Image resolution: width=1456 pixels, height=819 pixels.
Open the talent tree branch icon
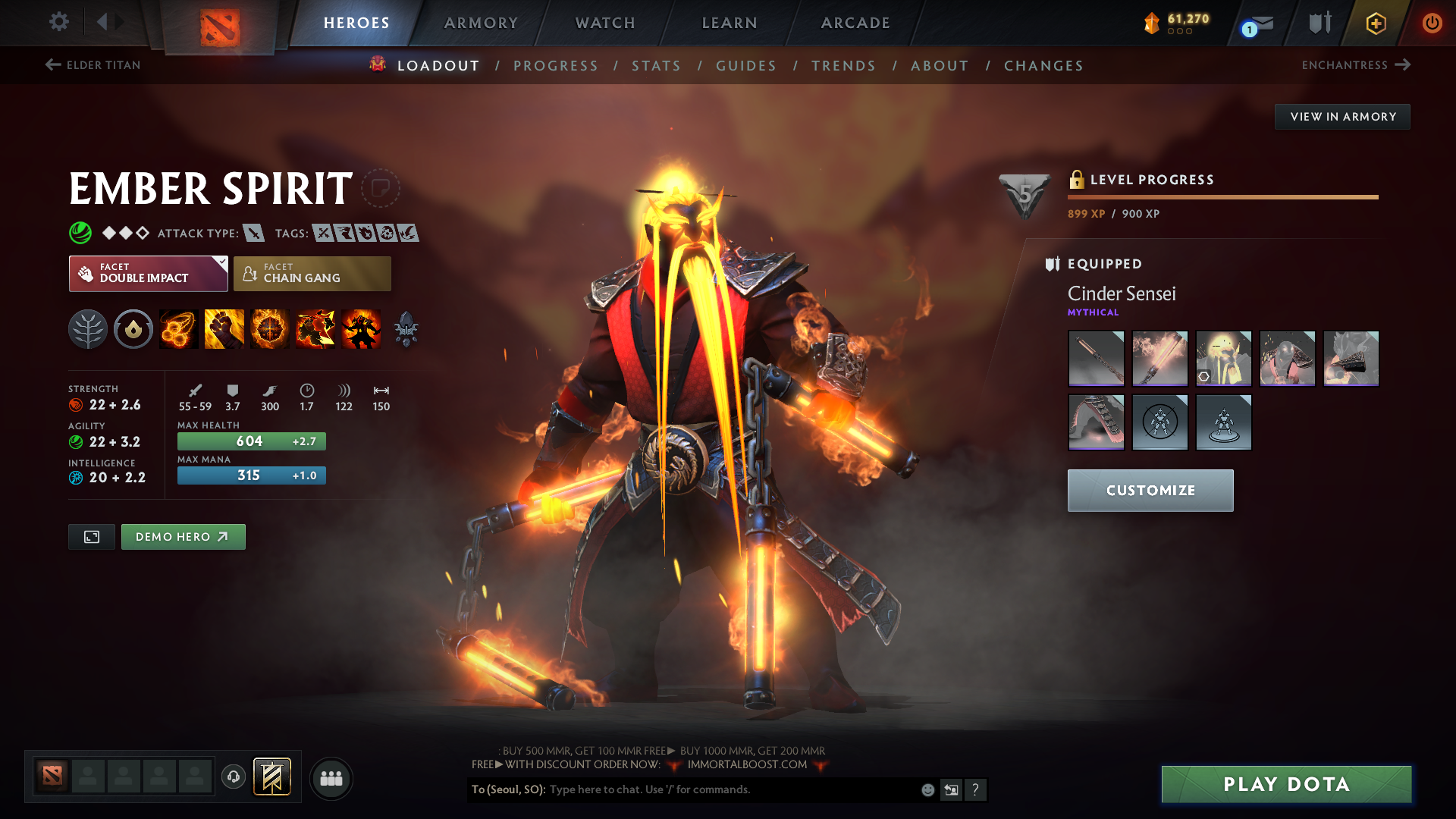click(x=87, y=328)
